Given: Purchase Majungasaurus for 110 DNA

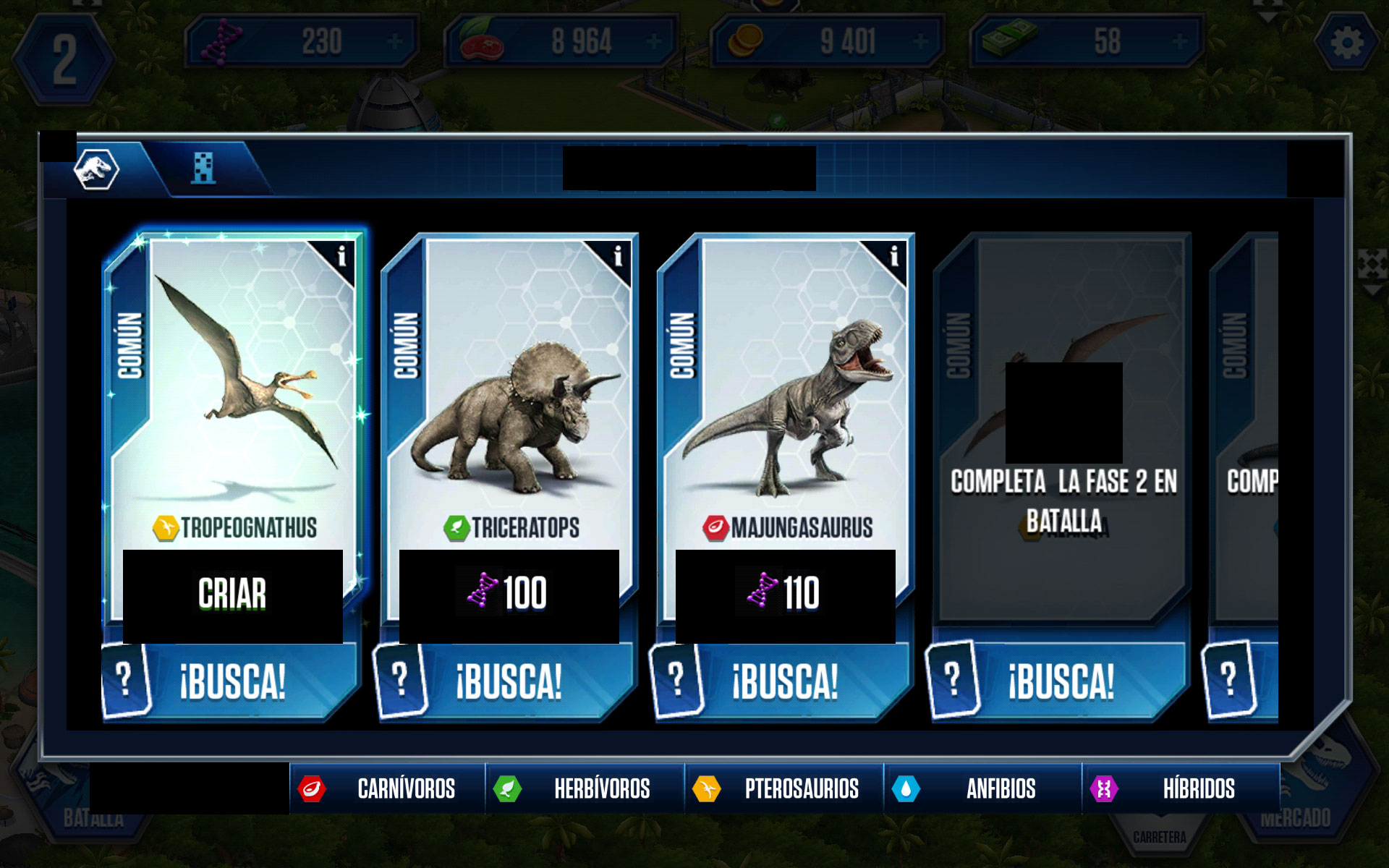Looking at the screenshot, I should (x=785, y=595).
